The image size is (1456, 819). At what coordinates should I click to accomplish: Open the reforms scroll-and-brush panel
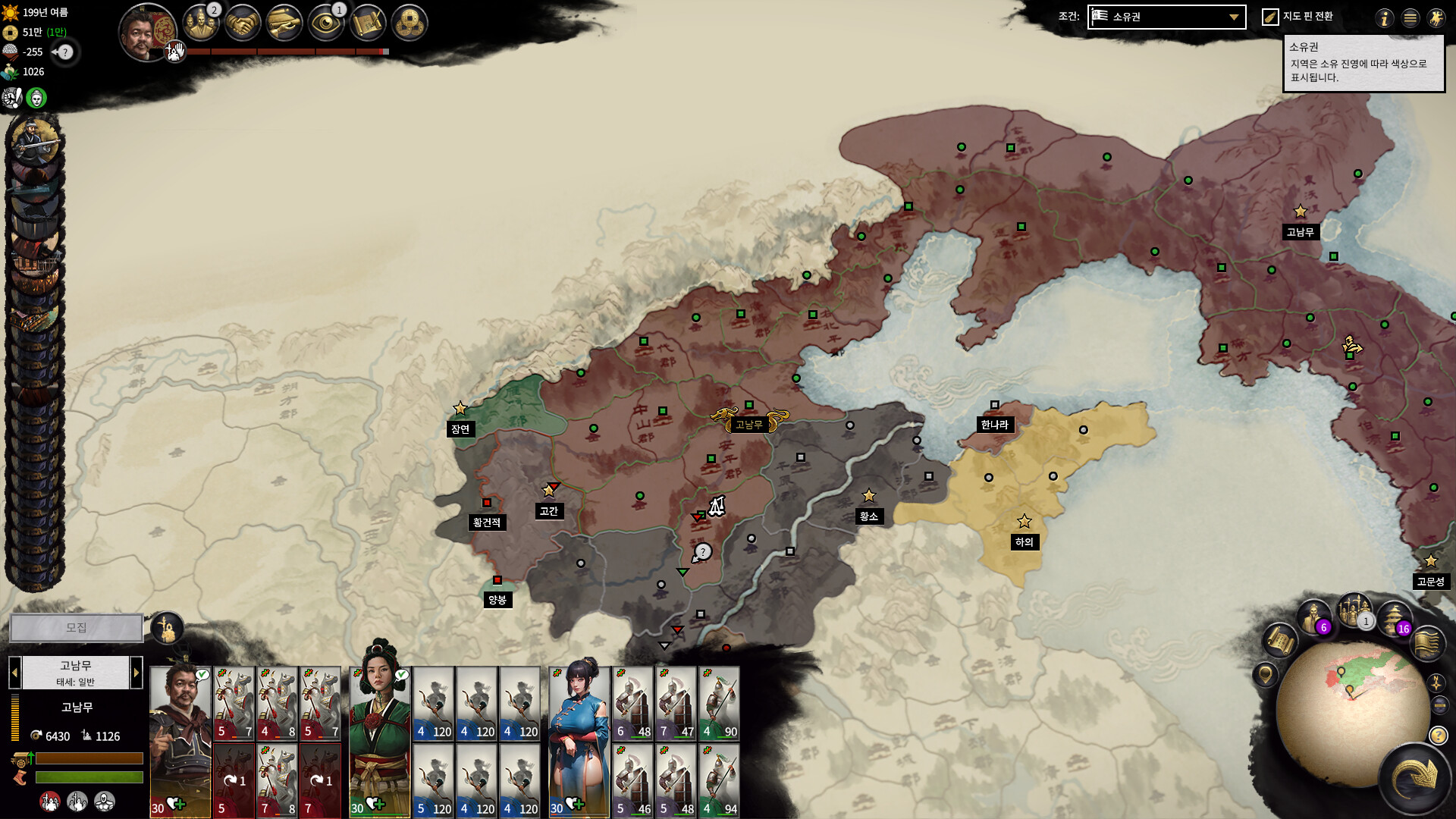click(368, 24)
